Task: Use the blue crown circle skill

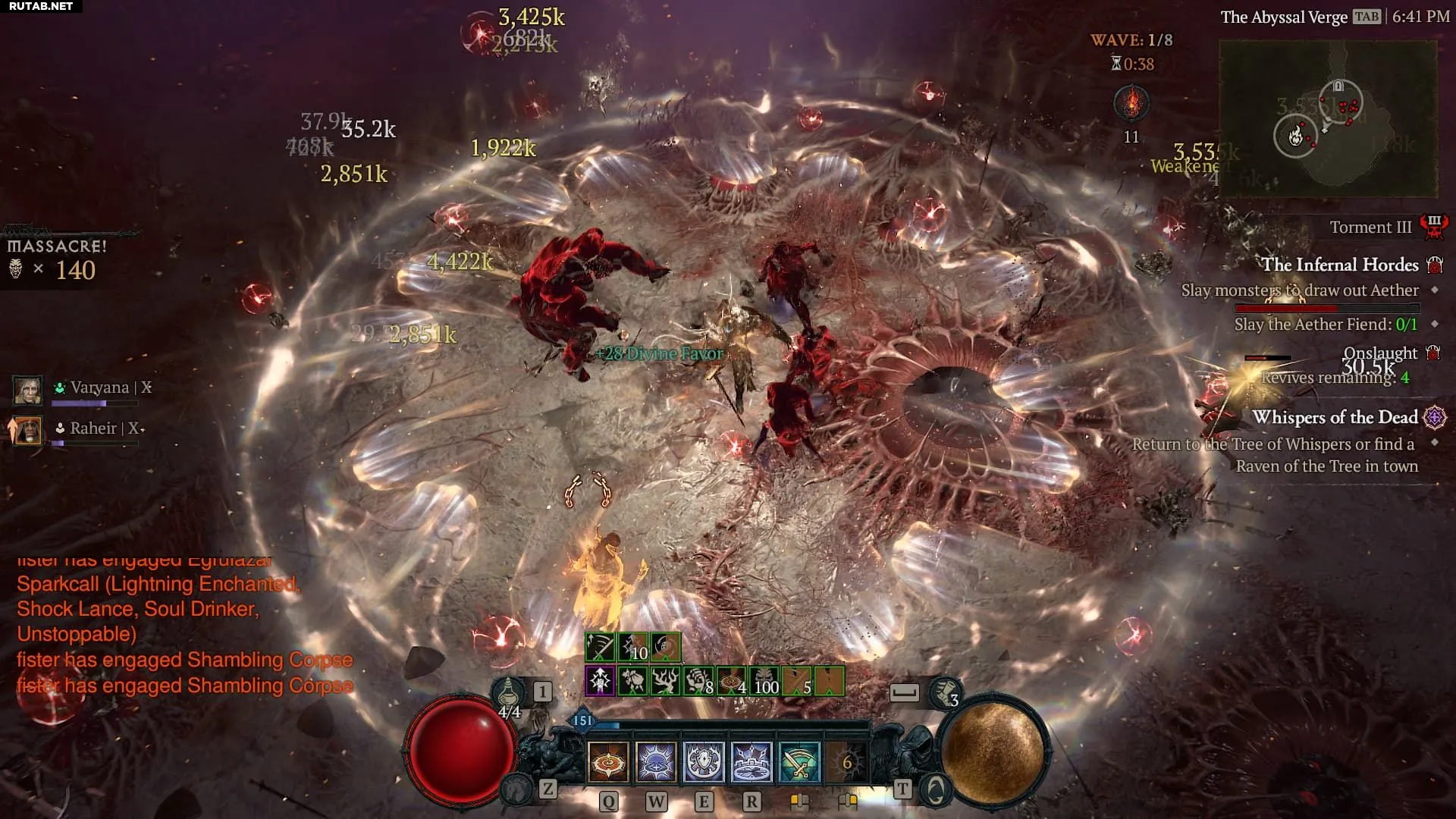Action: (752, 761)
